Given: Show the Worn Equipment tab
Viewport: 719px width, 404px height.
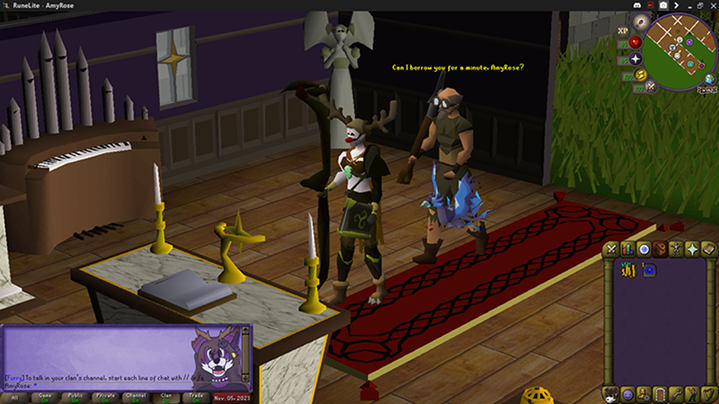Looking at the screenshot, I should click(676, 249).
